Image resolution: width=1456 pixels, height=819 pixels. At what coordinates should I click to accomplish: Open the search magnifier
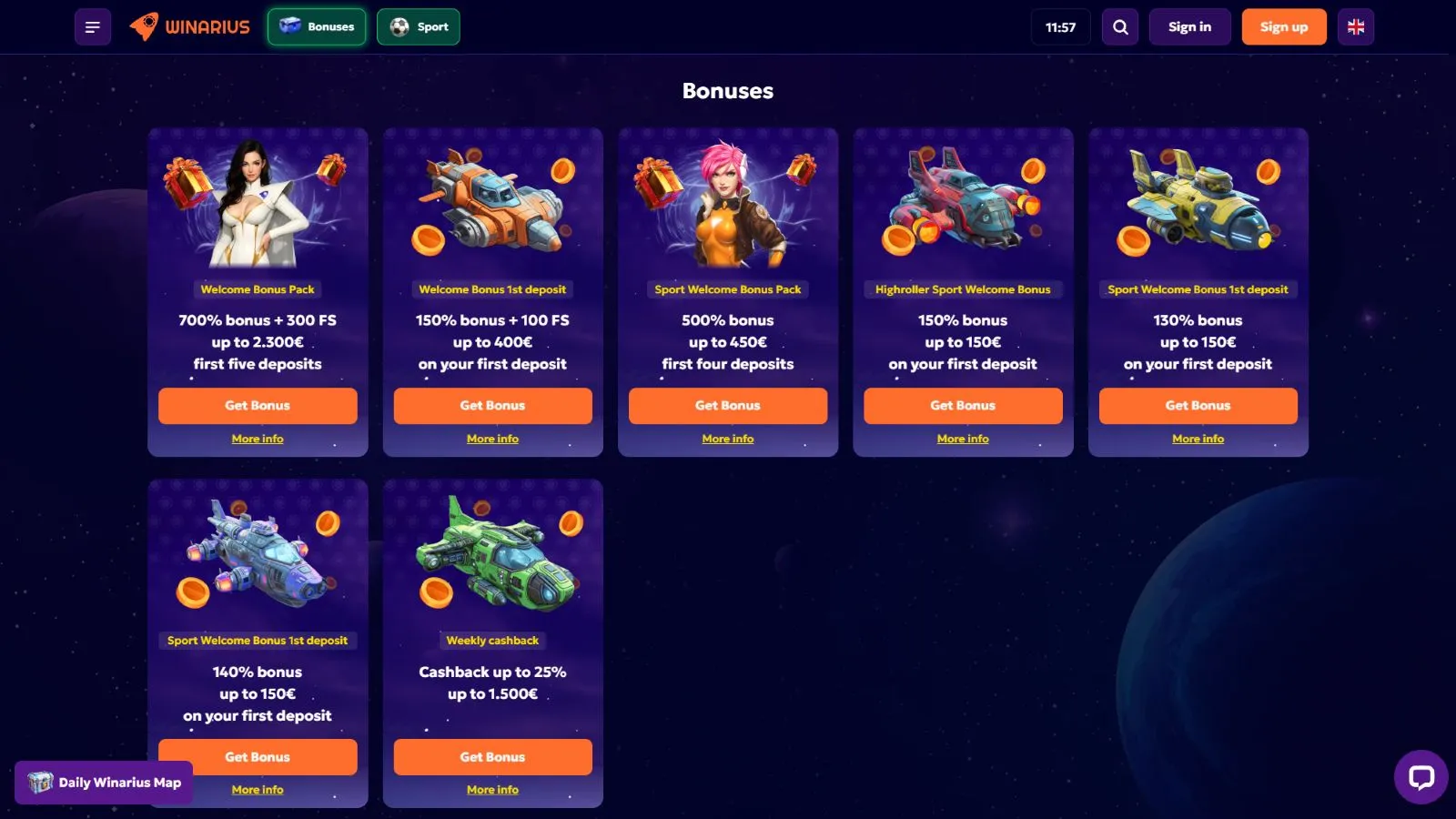(1120, 27)
